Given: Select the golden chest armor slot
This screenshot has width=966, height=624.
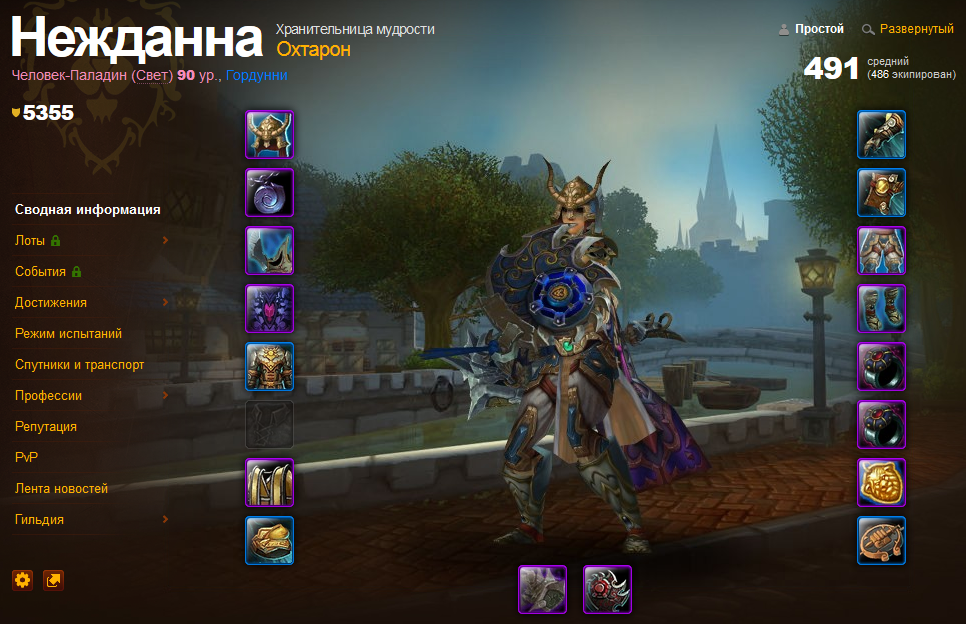Looking at the screenshot, I should click(270, 367).
